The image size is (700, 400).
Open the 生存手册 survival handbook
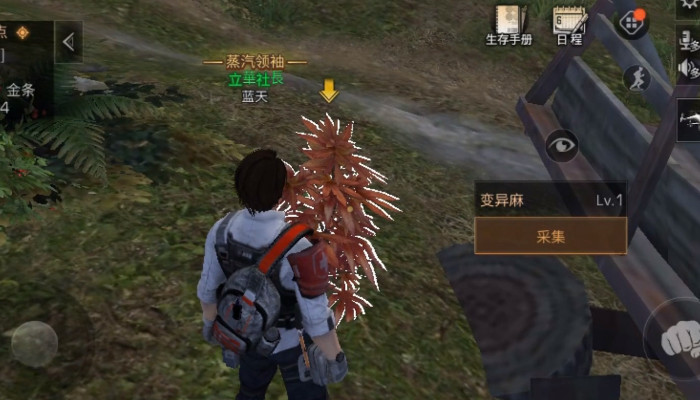[509, 24]
